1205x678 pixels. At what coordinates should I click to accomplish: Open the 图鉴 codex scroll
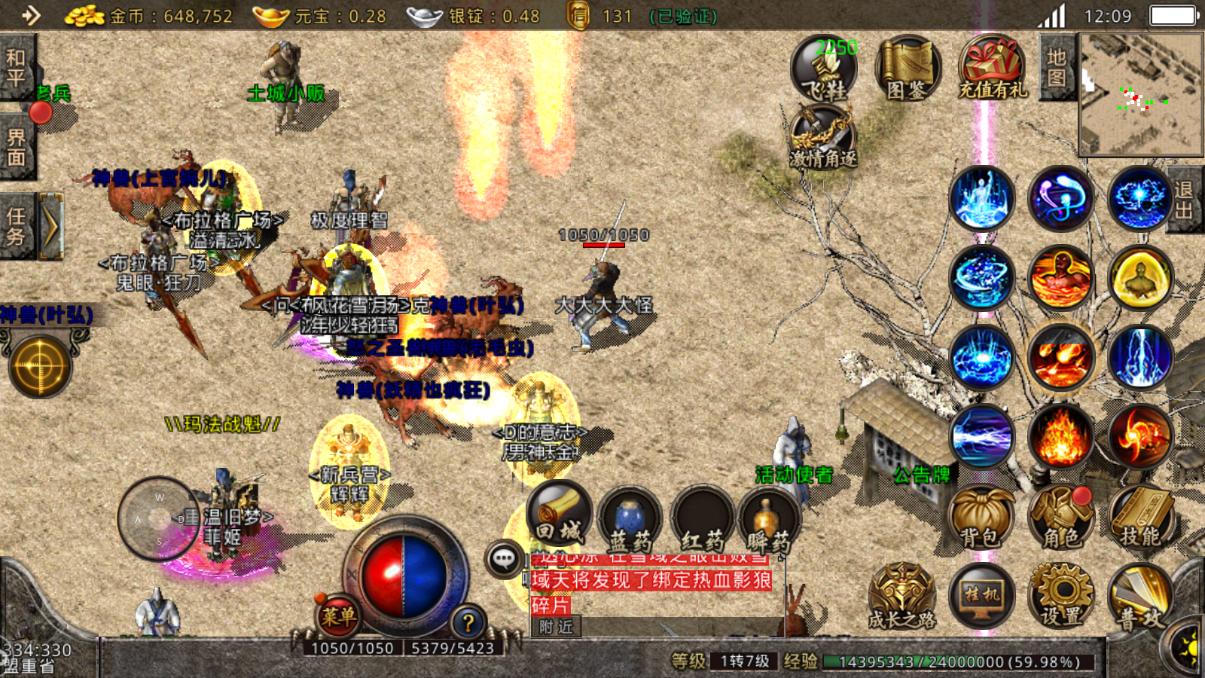click(x=908, y=68)
